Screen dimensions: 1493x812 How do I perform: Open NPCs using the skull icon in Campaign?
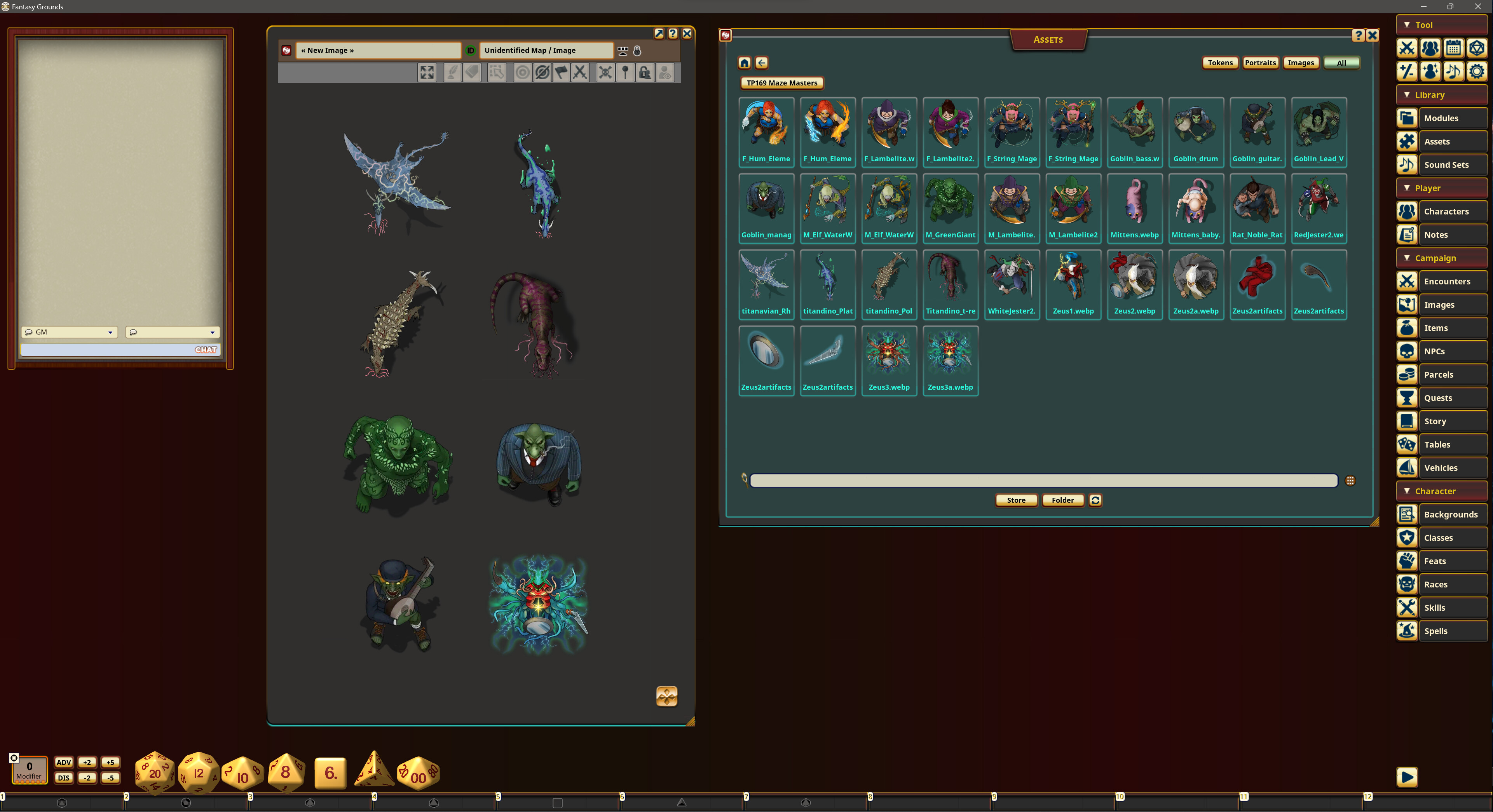pos(1407,351)
